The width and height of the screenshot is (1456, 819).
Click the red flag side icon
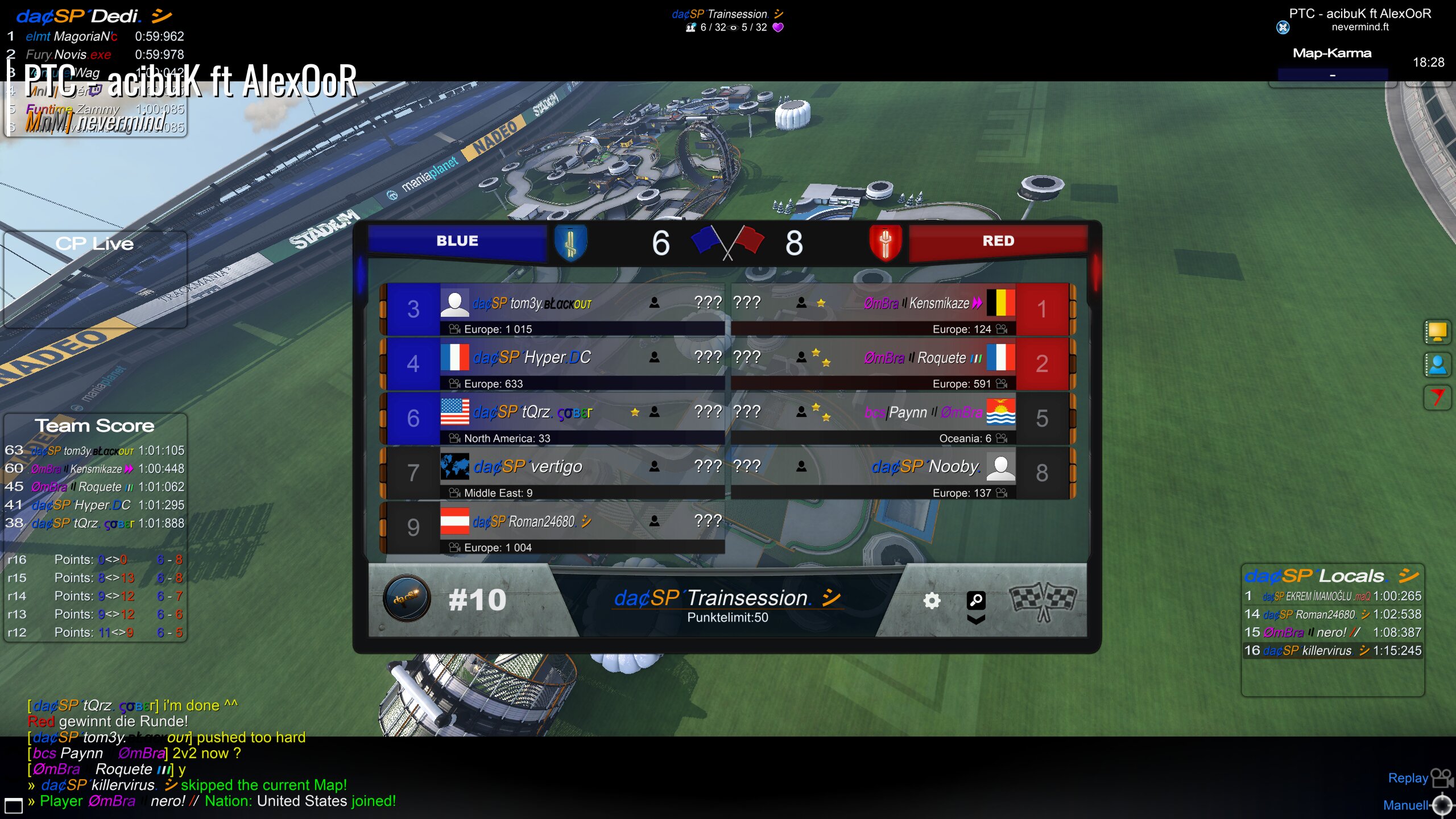[x=1437, y=397]
